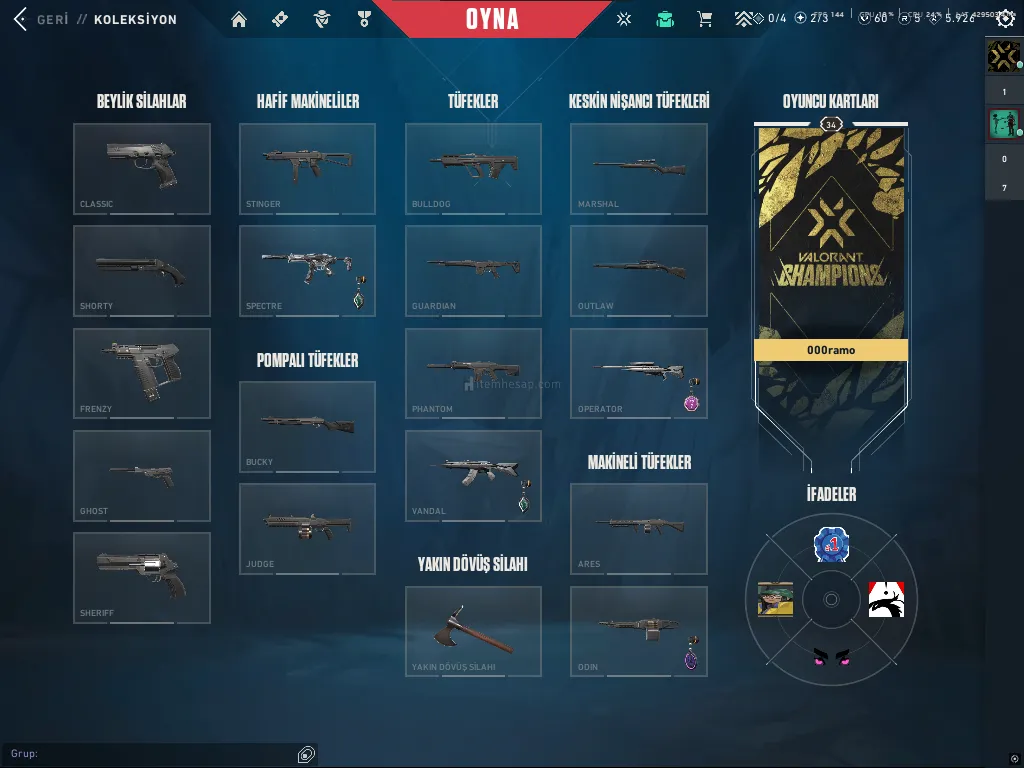Open the home screen icon
Screen dimensions: 1024x768
pyautogui.click(x=238, y=19)
